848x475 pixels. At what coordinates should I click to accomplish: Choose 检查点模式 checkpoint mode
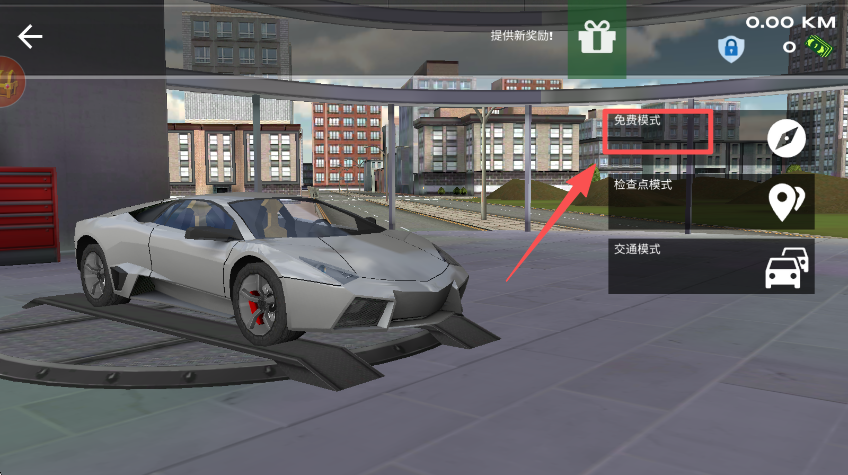point(710,201)
